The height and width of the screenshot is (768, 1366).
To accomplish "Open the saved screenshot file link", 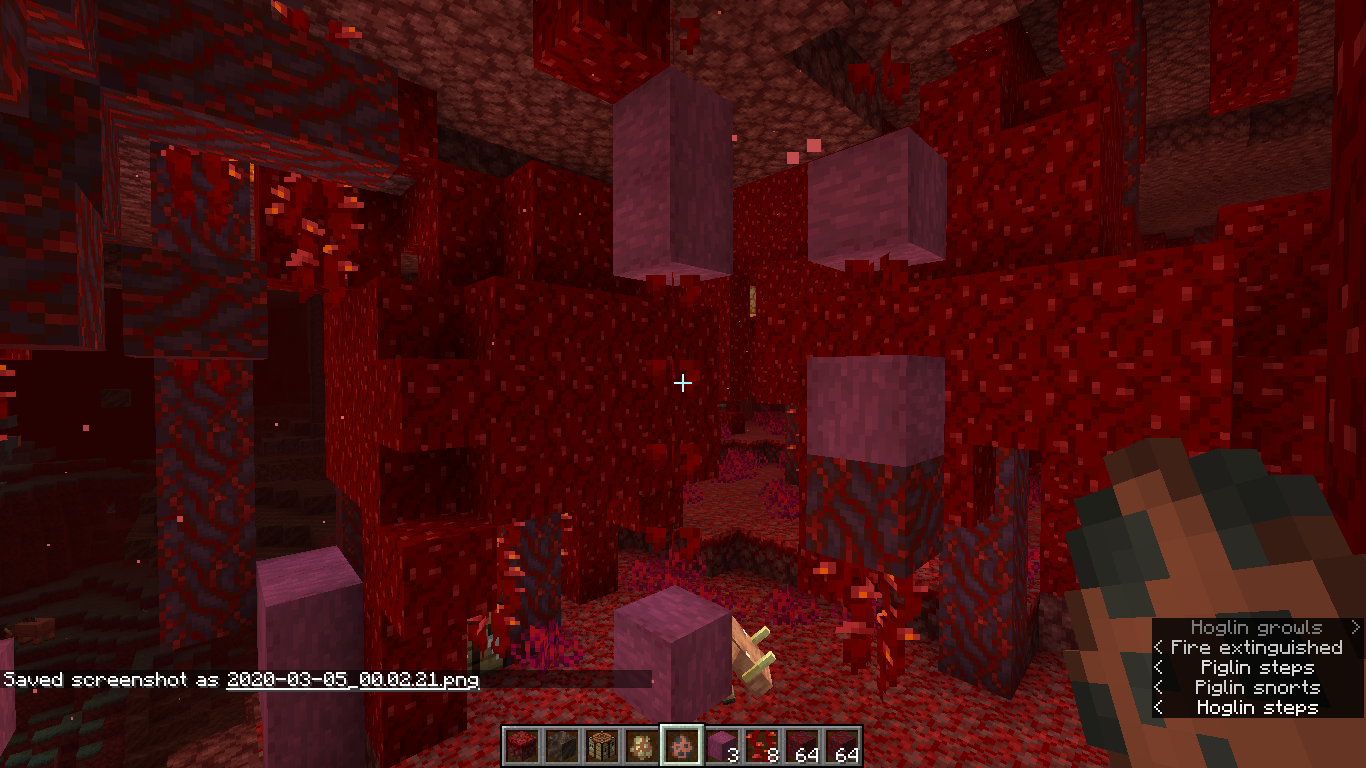I will click(x=352, y=680).
